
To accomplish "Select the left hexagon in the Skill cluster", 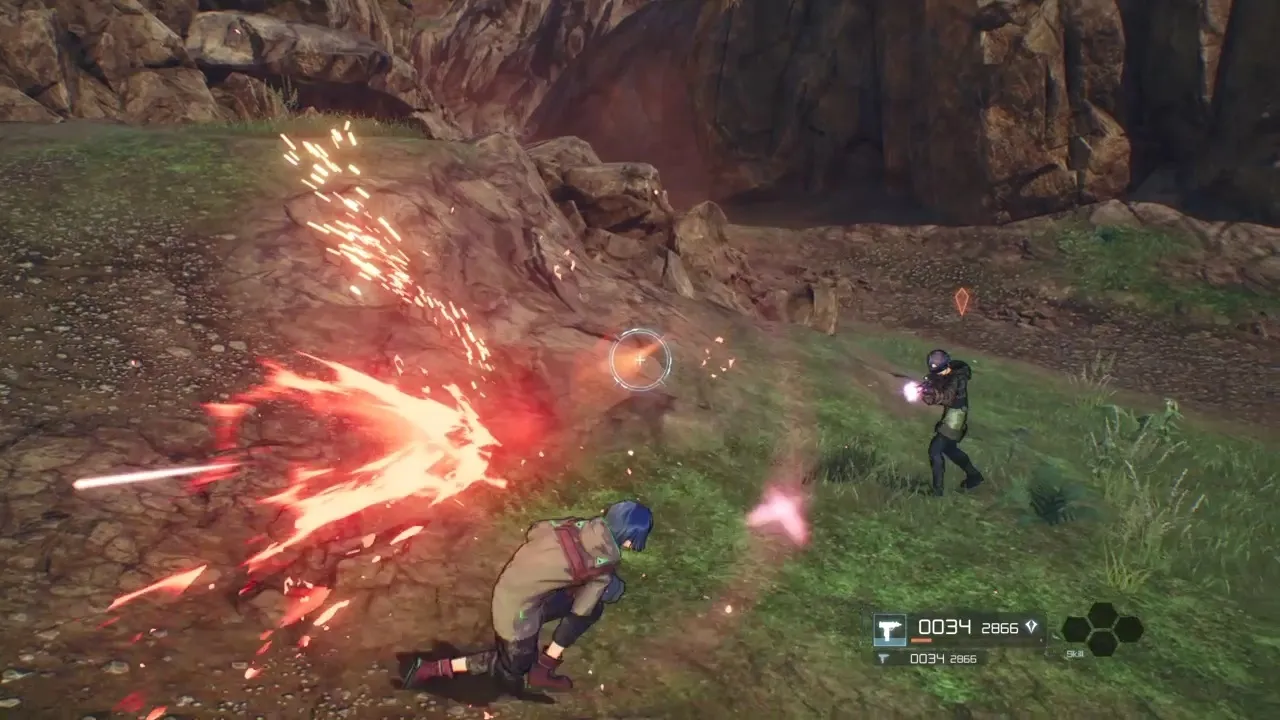I will 1074,628.
